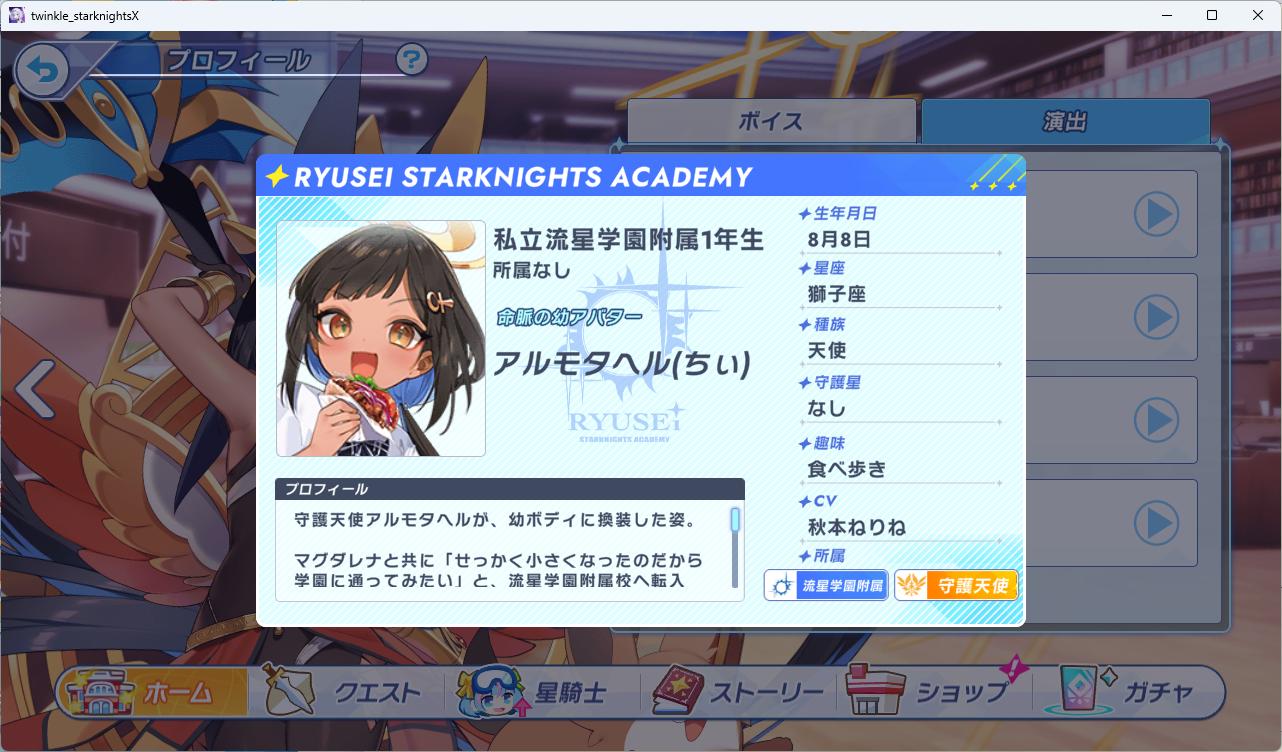Show the previous character with left arrow
Image resolution: width=1282 pixels, height=752 pixels.
pyautogui.click(x=34, y=390)
